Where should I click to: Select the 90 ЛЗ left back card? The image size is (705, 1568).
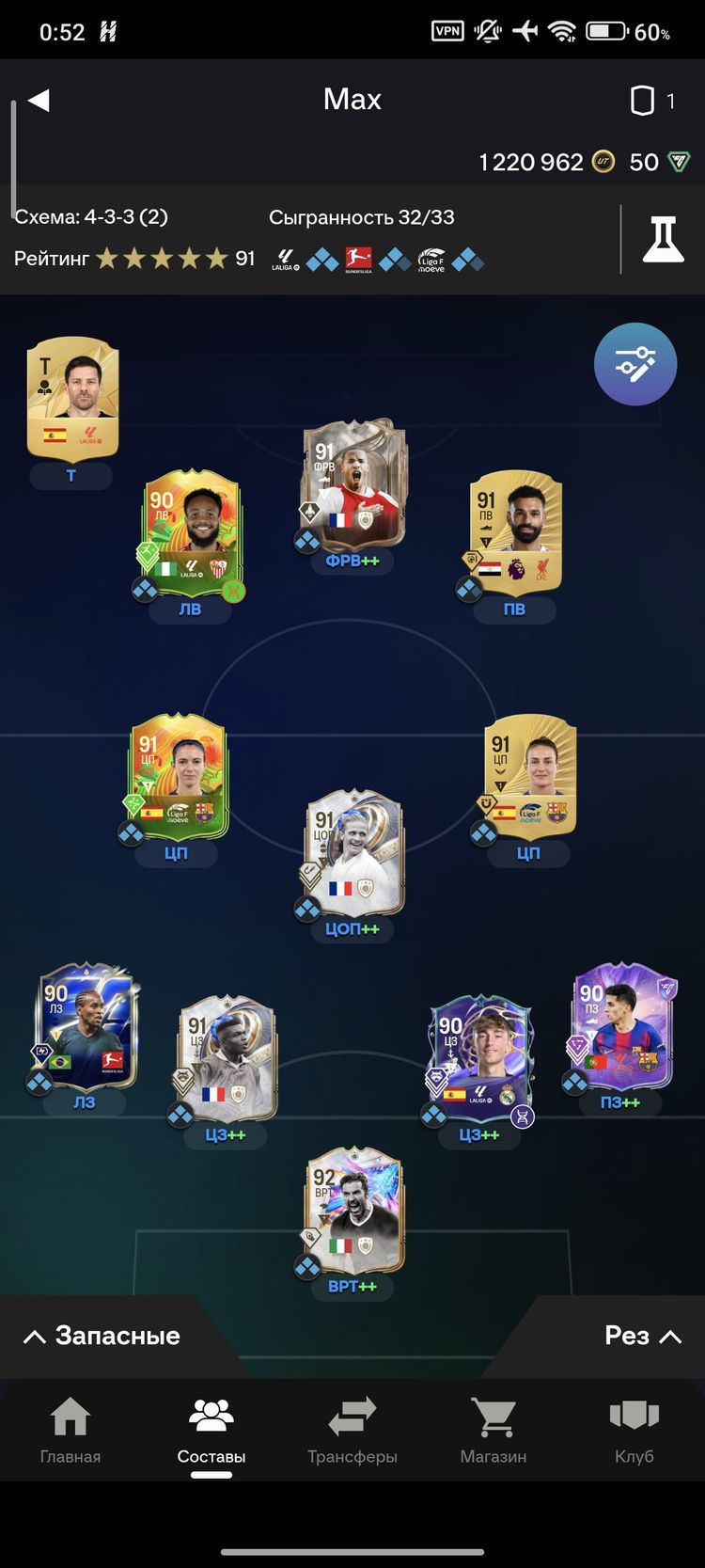pos(86,1027)
